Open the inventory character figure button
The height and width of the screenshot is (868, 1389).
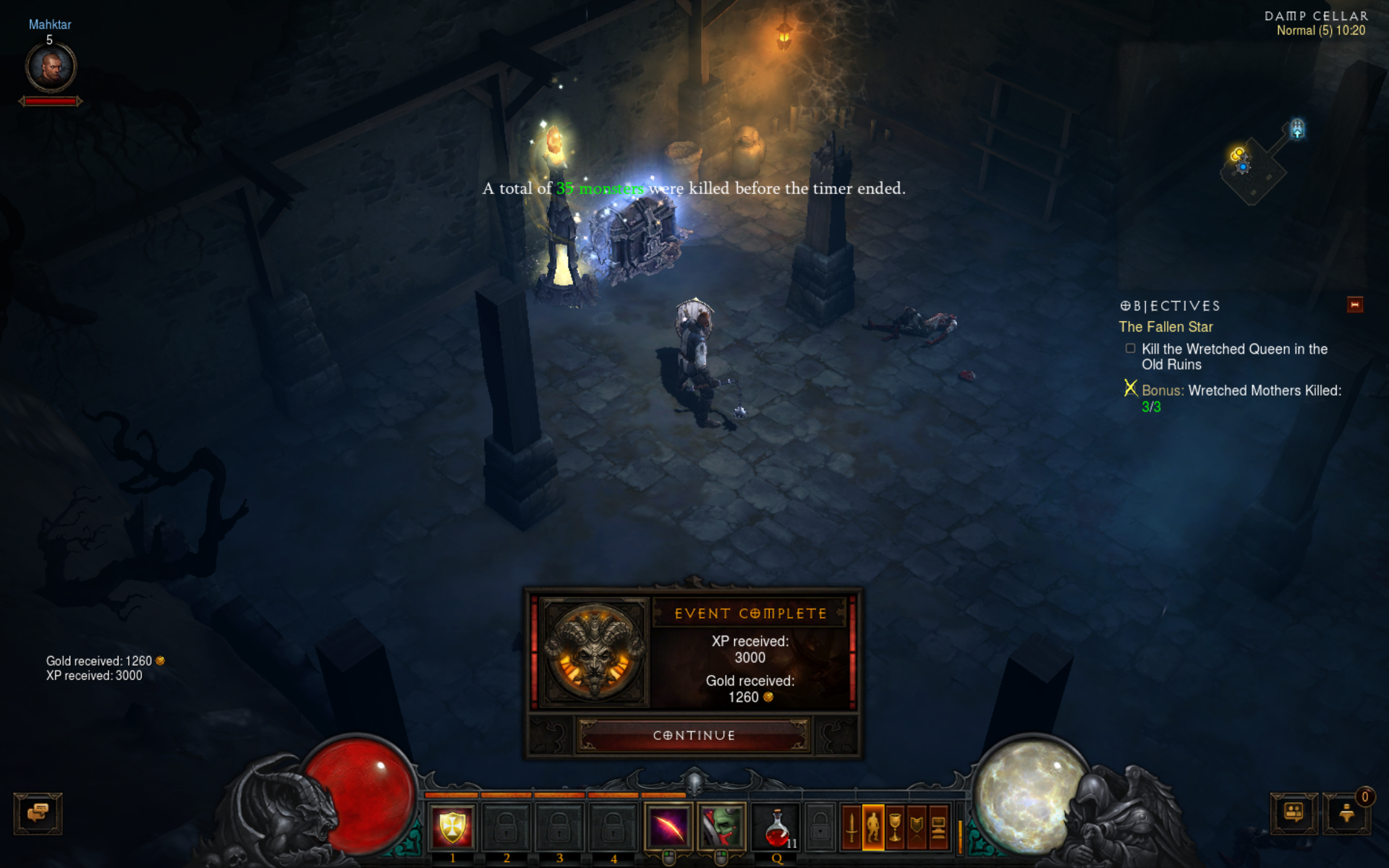click(x=873, y=826)
